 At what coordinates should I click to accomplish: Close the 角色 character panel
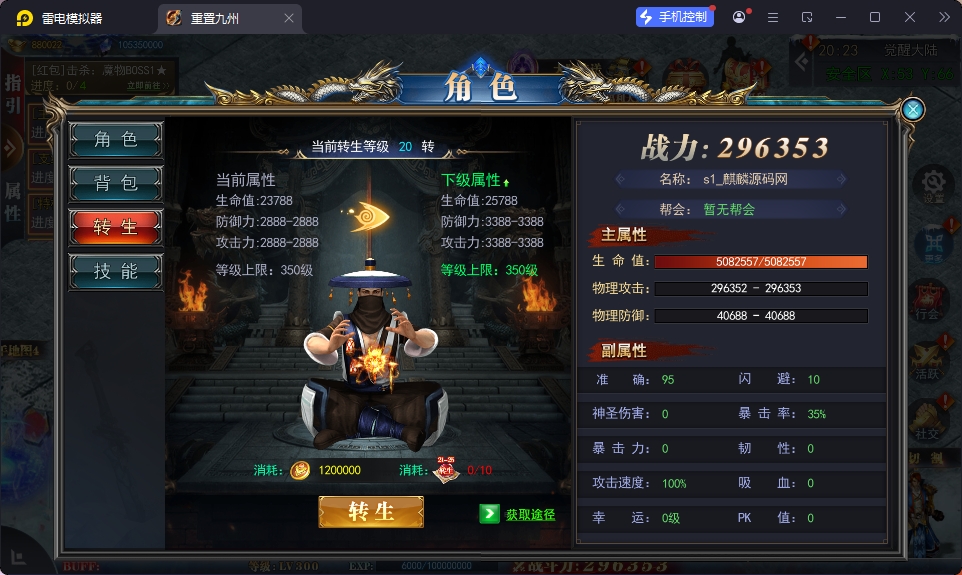[x=912, y=110]
